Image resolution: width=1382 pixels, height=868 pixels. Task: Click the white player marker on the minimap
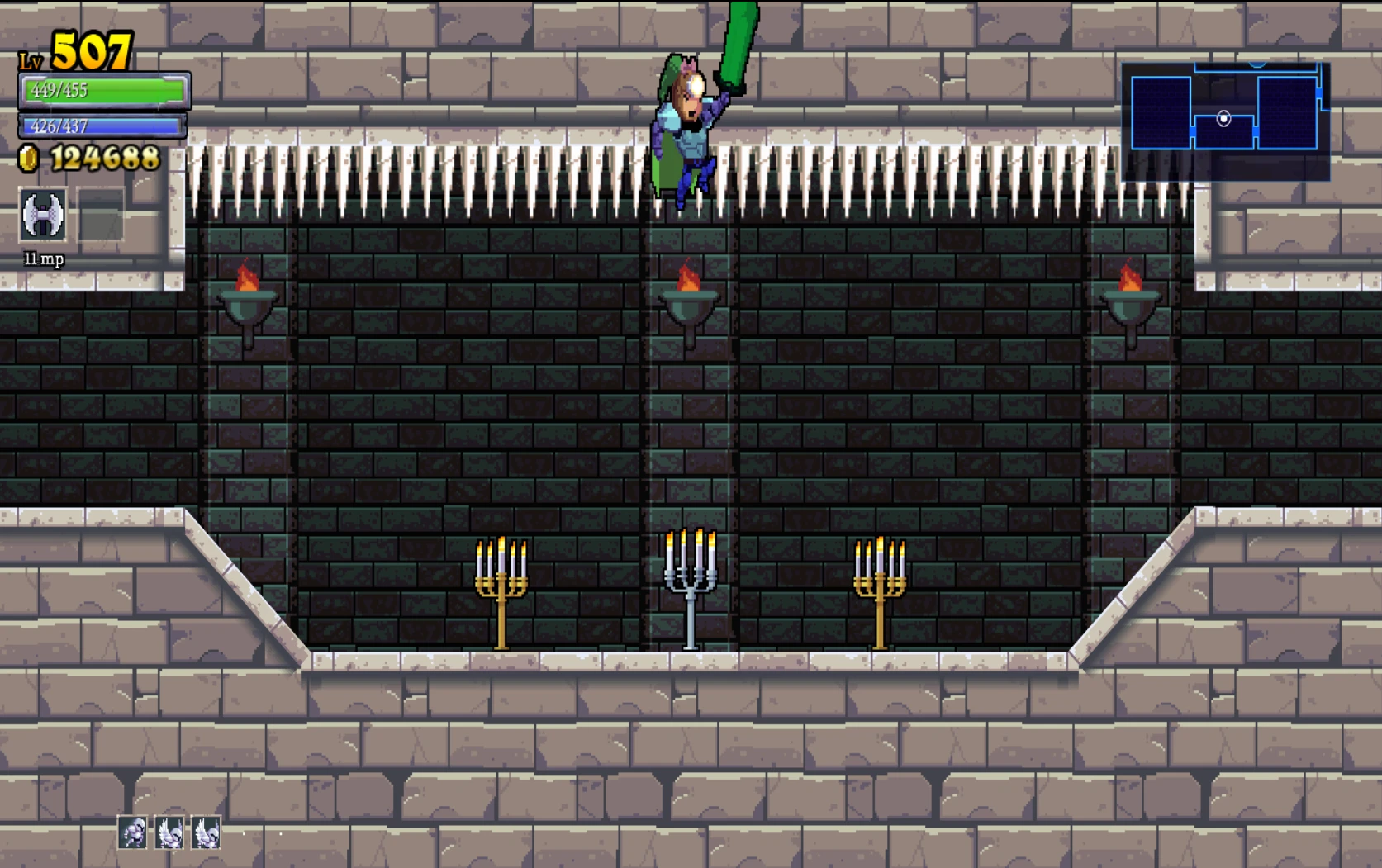[1223, 121]
